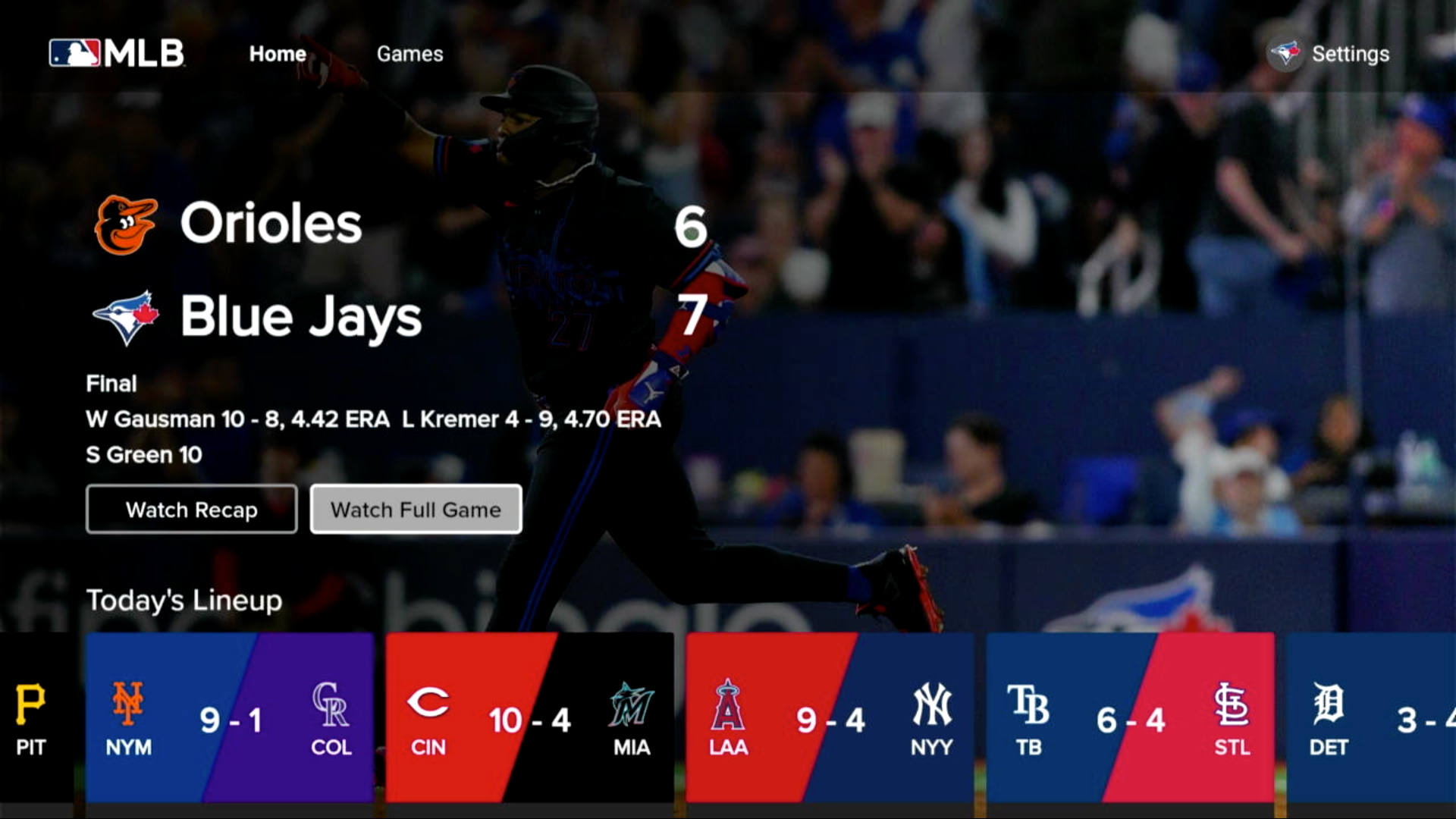Select the Blue Jays team logo
Viewport: 1456px width, 819px height.
(x=126, y=316)
